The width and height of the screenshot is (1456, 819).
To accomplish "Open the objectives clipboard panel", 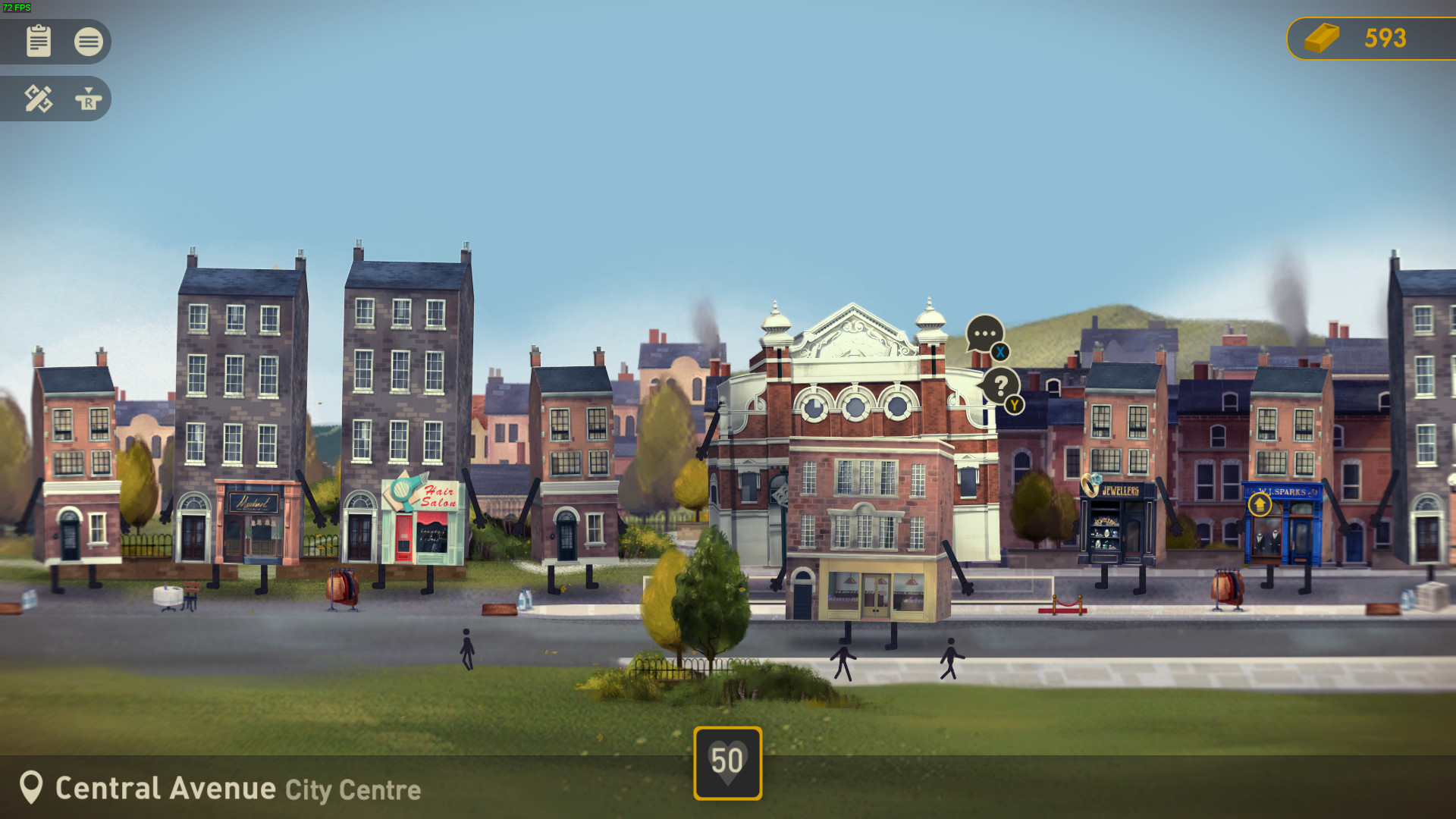I will pyautogui.click(x=39, y=42).
